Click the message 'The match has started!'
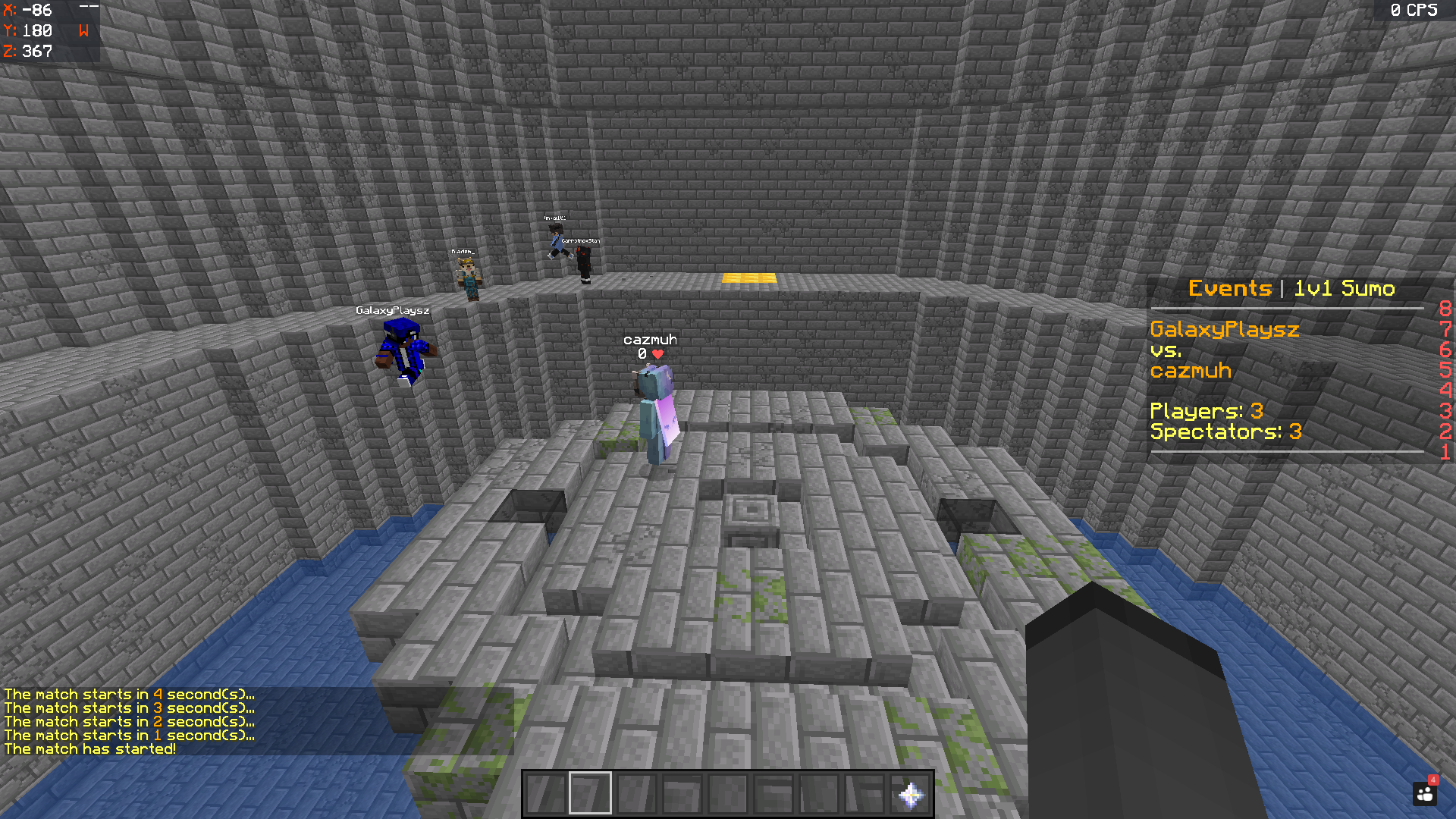Screen dimensions: 1456x819 tap(89, 748)
